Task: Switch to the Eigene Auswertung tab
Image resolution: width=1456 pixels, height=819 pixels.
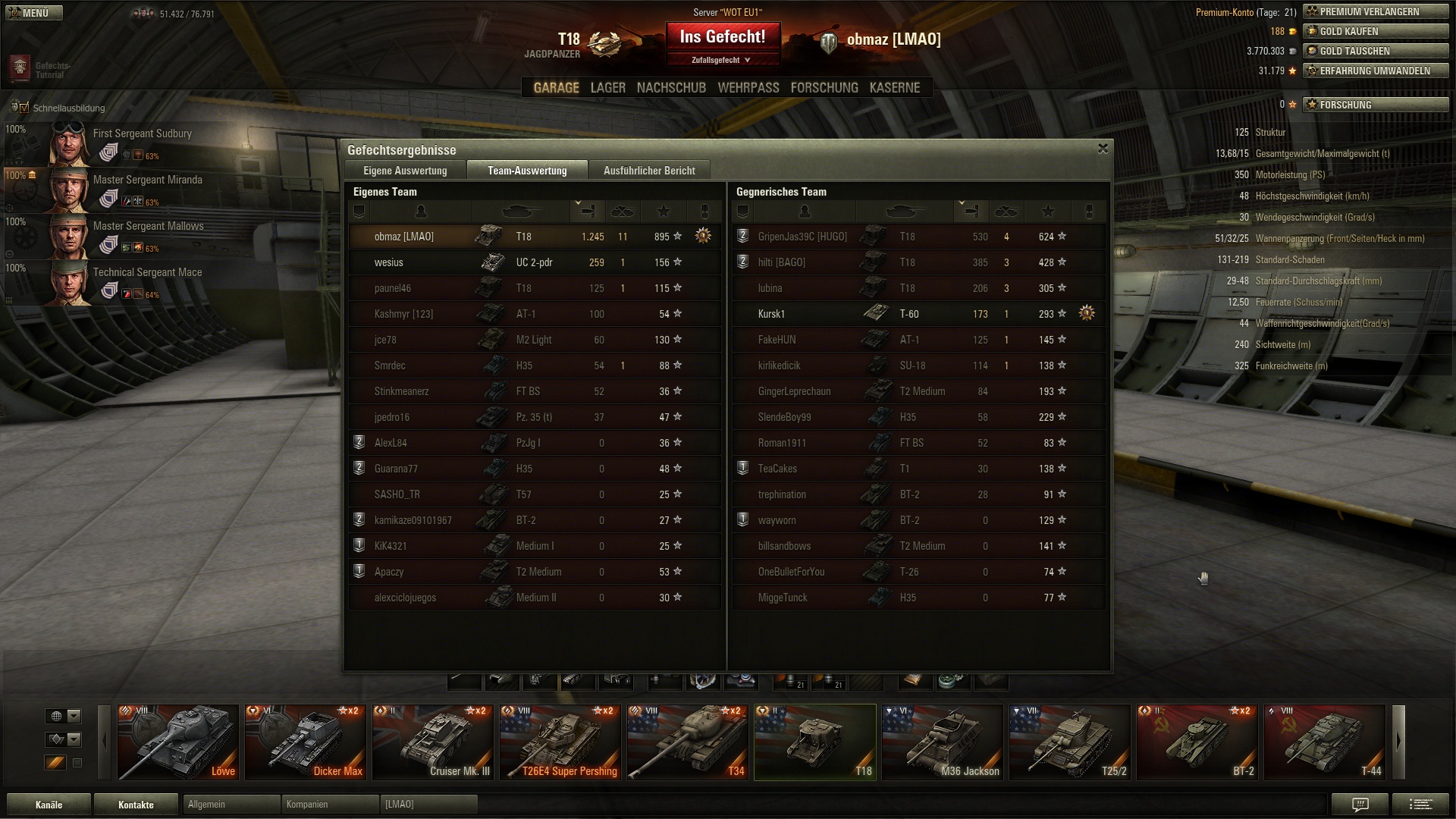Action: point(405,171)
